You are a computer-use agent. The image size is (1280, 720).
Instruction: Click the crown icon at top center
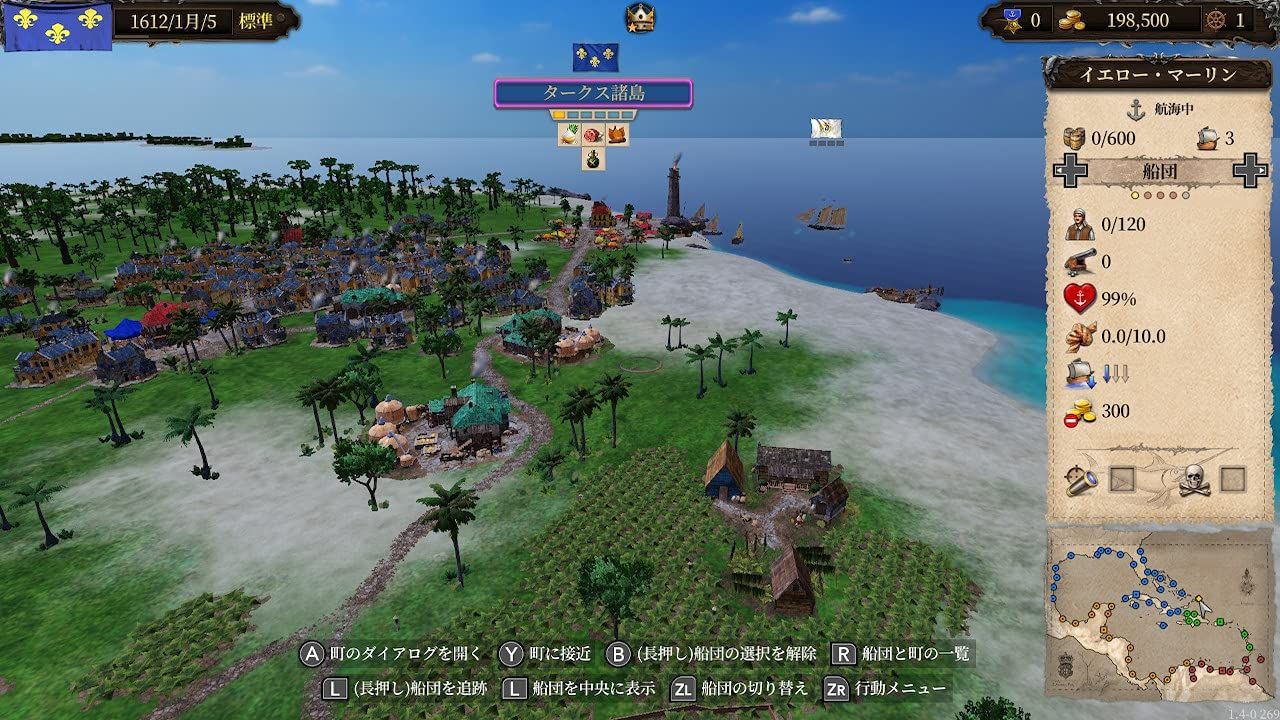[x=640, y=17]
